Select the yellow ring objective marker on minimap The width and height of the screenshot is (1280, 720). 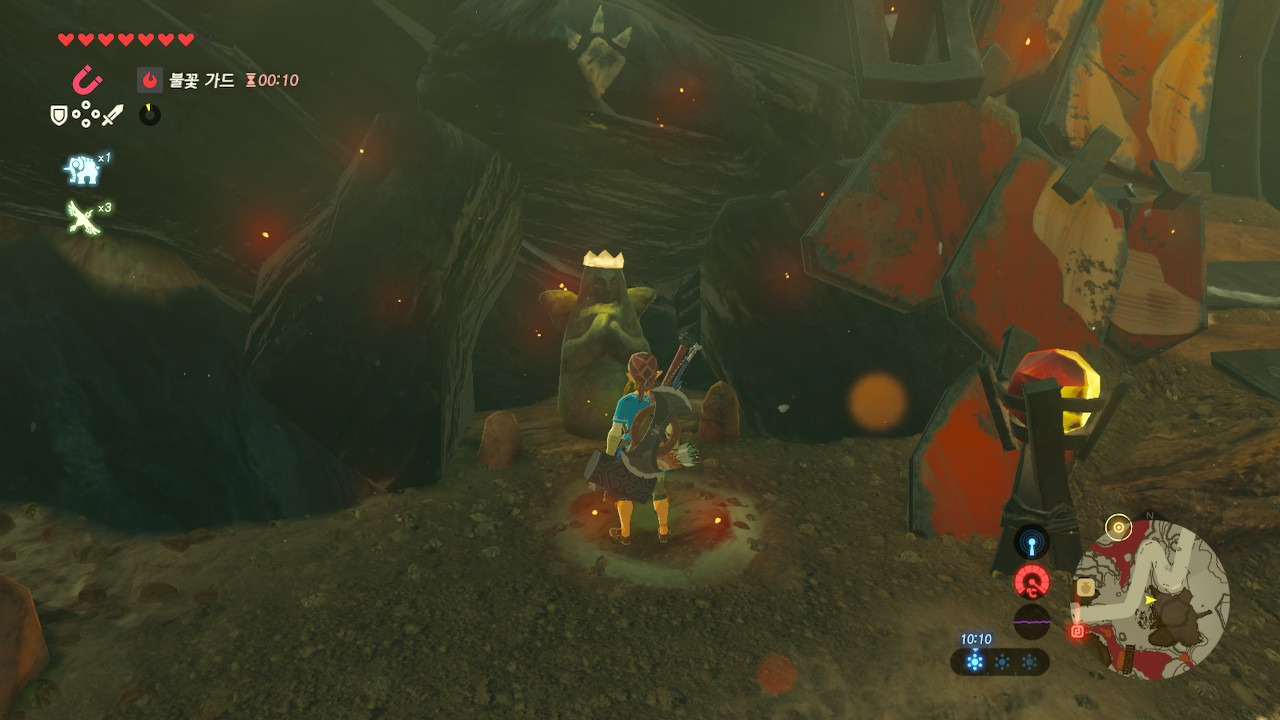[1118, 528]
